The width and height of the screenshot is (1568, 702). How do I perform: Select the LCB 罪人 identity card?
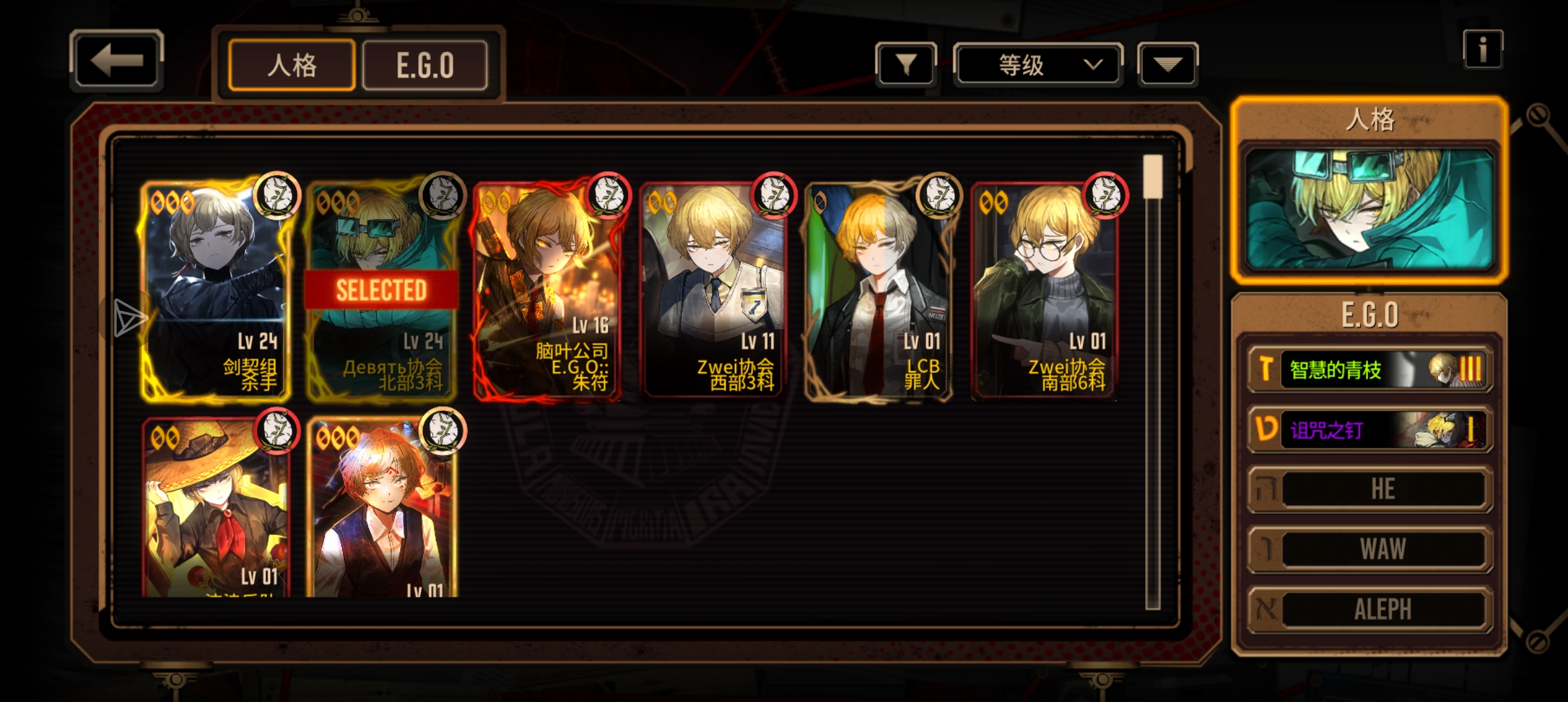(879, 289)
